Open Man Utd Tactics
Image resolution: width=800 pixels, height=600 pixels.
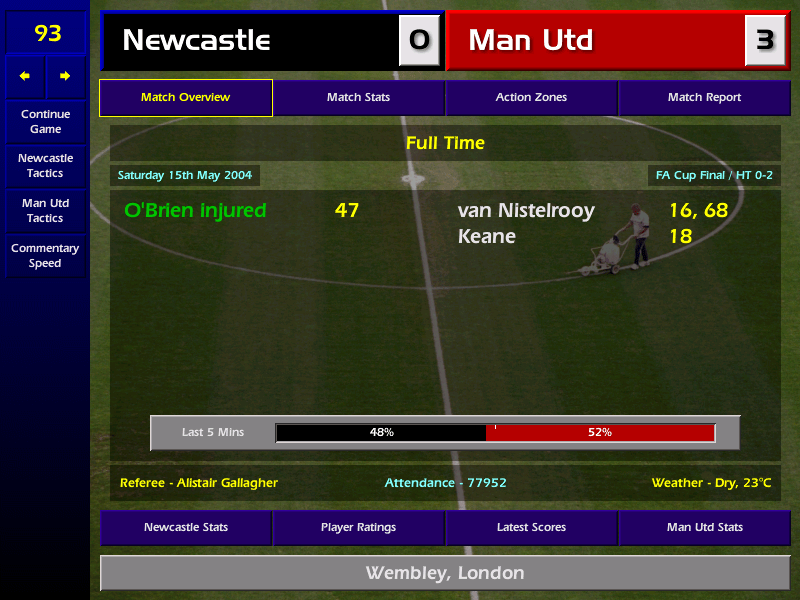coord(45,210)
